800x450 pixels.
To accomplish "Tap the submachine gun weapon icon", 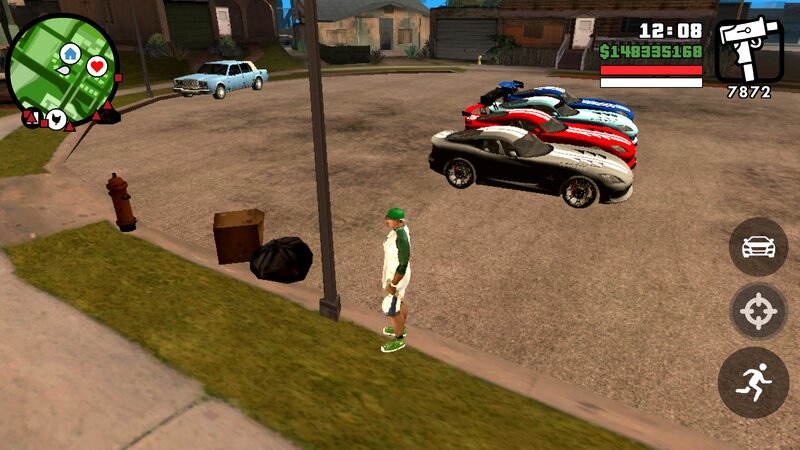I will click(x=748, y=51).
